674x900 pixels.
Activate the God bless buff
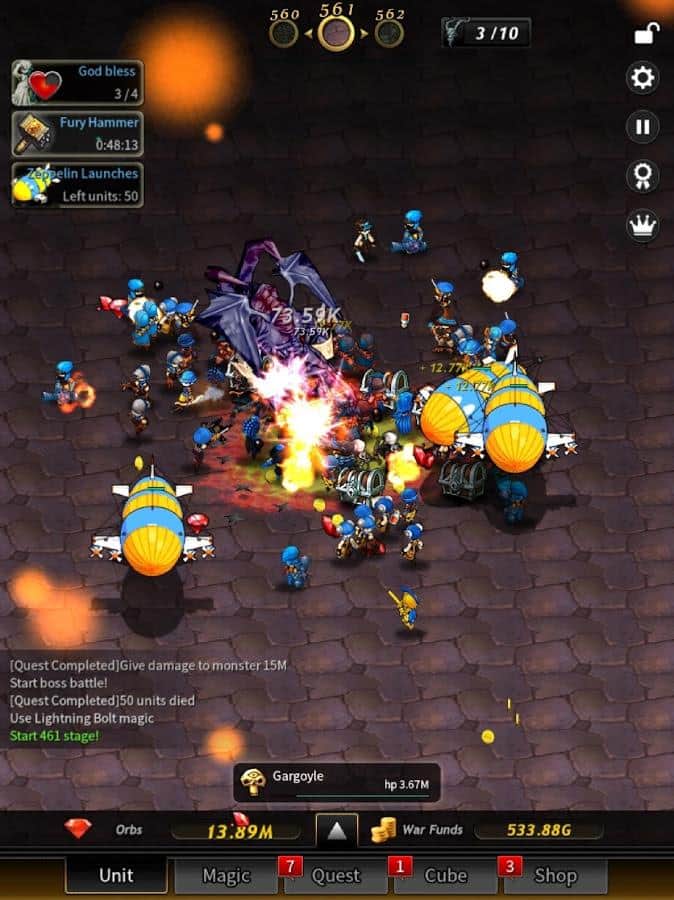tap(78, 83)
